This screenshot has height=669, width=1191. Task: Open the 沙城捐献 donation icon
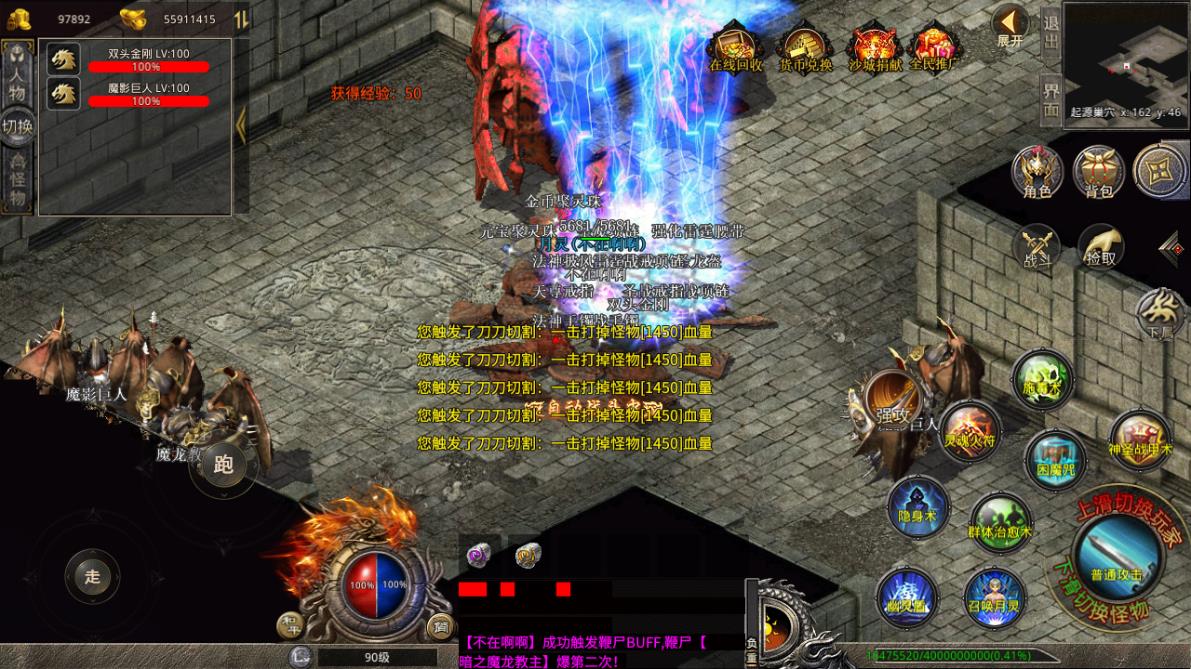point(873,46)
